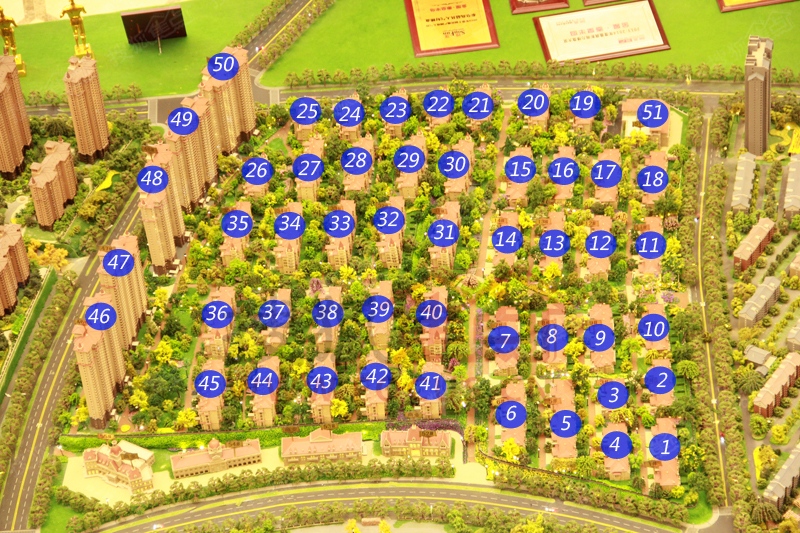800x533 pixels.
Task: Choose the building marked 31
Action: click(x=443, y=233)
